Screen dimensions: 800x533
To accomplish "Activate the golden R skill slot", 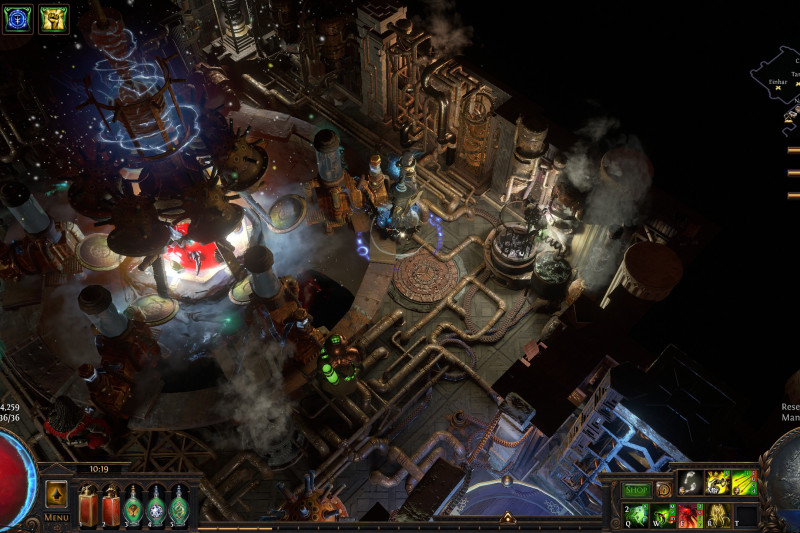I will coord(717,516).
